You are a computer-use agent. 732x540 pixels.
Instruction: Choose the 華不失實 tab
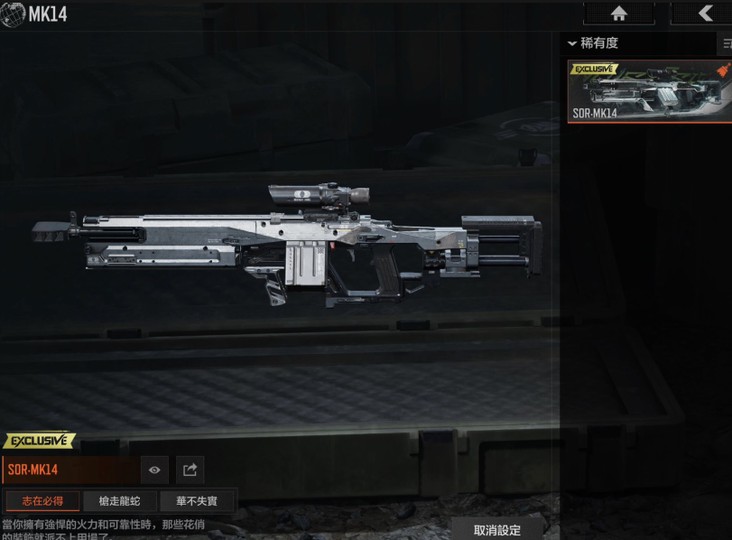click(x=197, y=501)
